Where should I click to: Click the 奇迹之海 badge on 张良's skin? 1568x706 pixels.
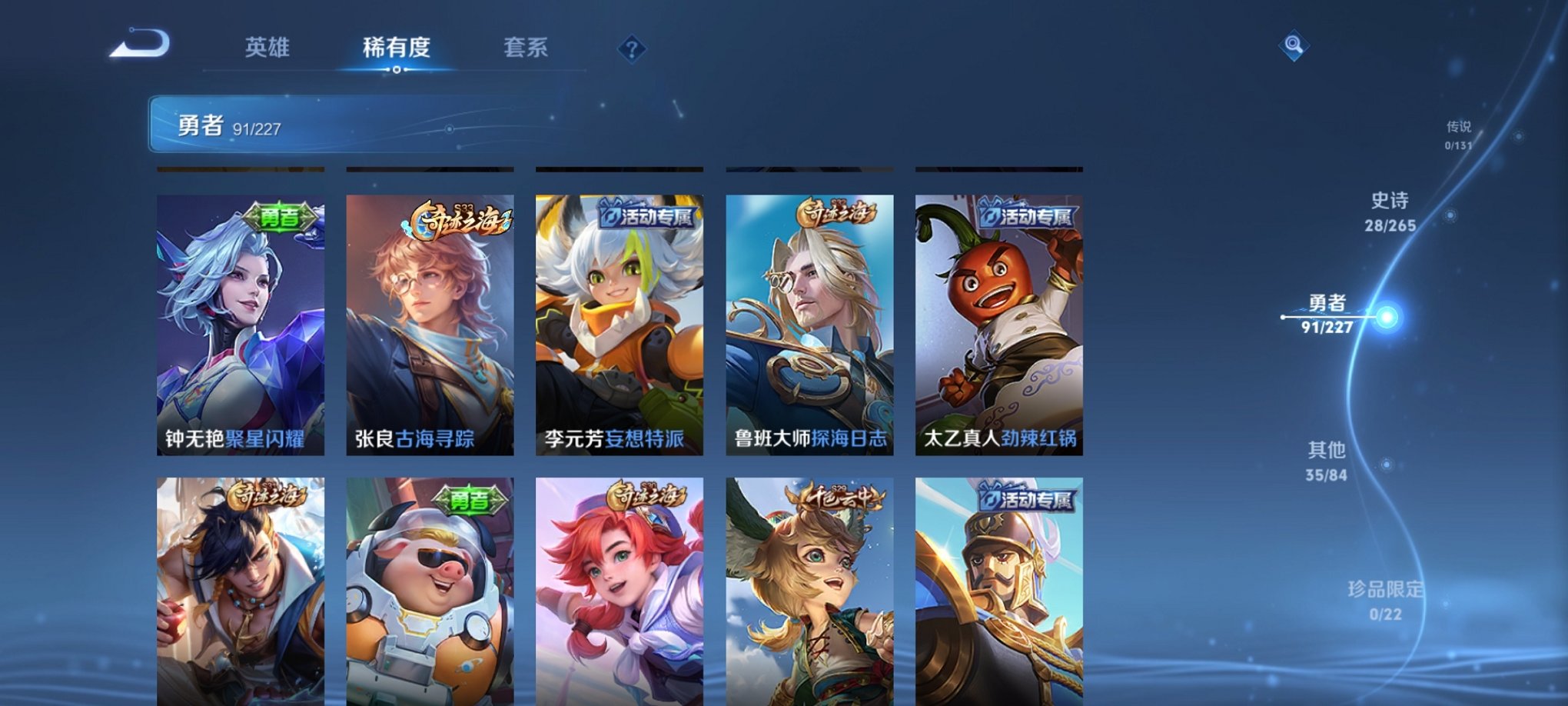coord(459,219)
